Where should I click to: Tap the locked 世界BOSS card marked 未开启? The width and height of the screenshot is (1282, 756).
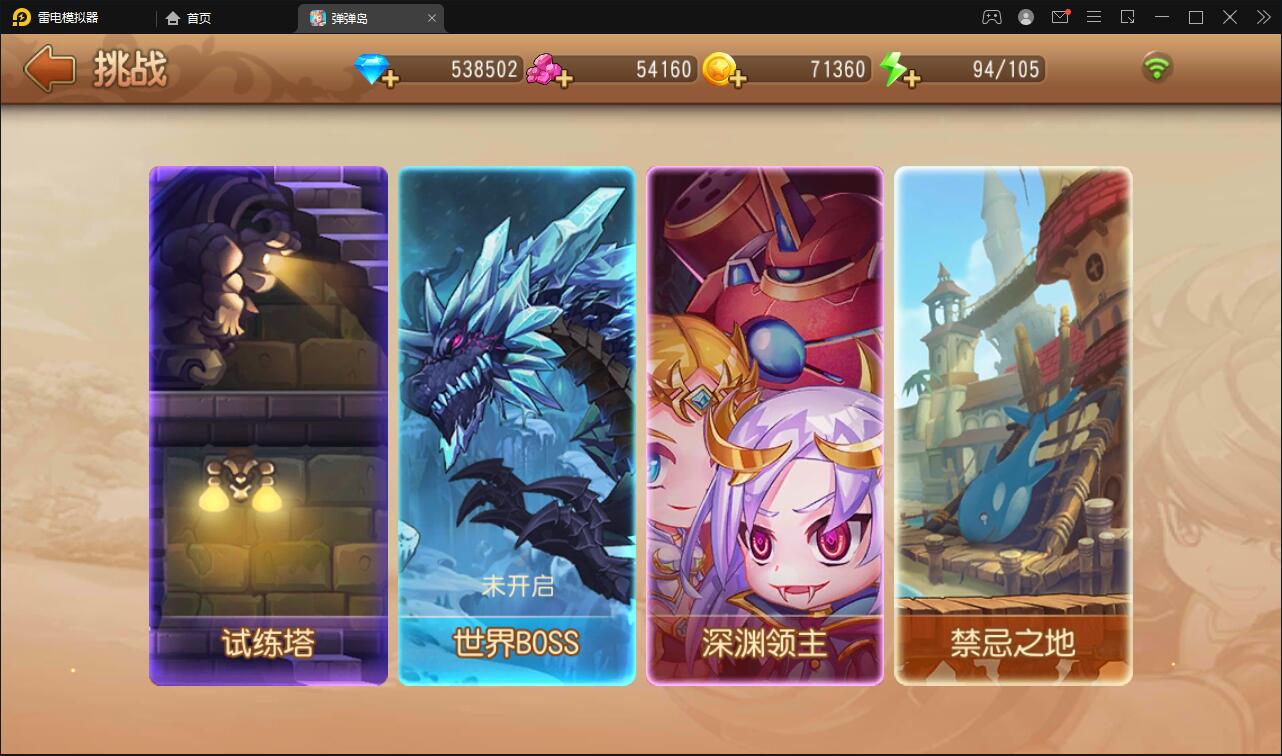click(x=516, y=427)
